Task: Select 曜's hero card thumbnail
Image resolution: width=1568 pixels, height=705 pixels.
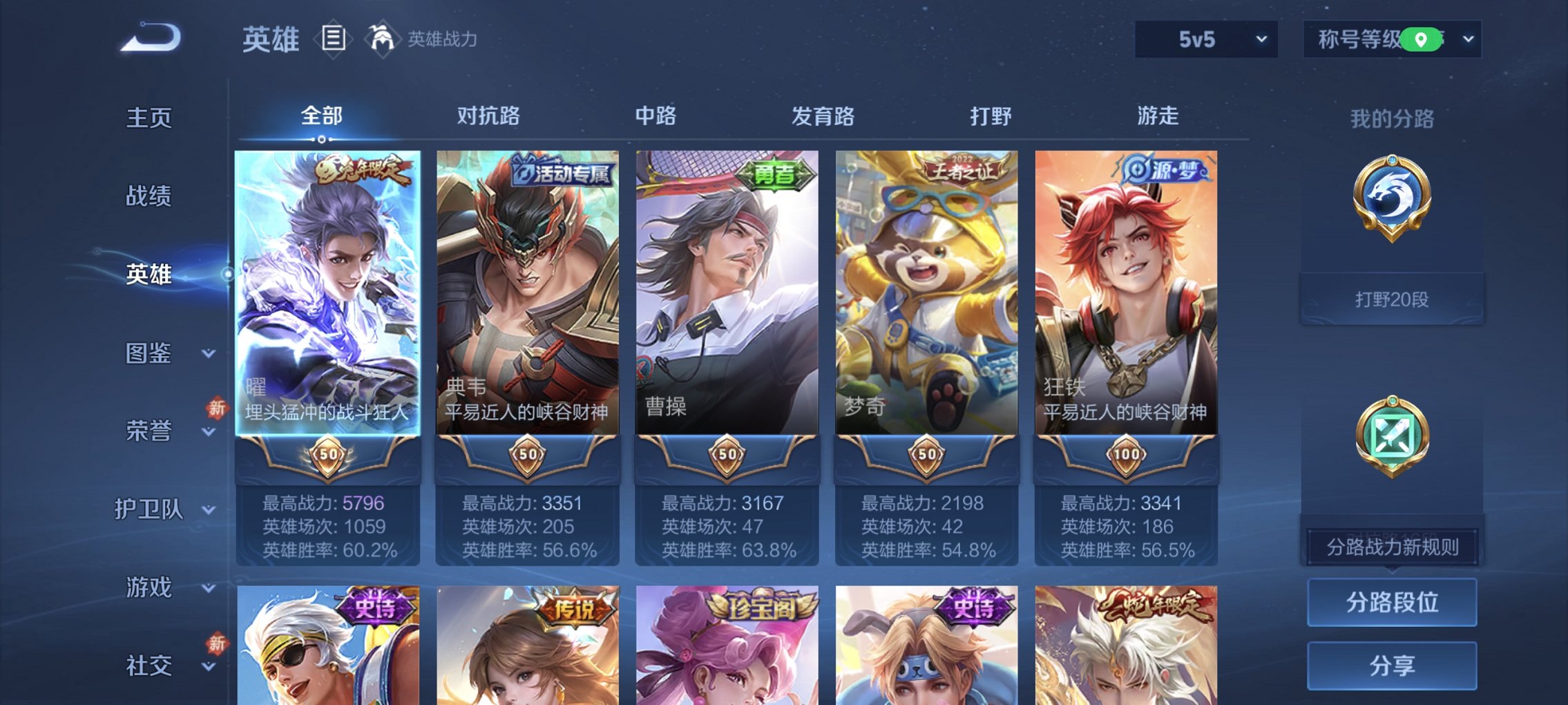Action: click(x=327, y=290)
